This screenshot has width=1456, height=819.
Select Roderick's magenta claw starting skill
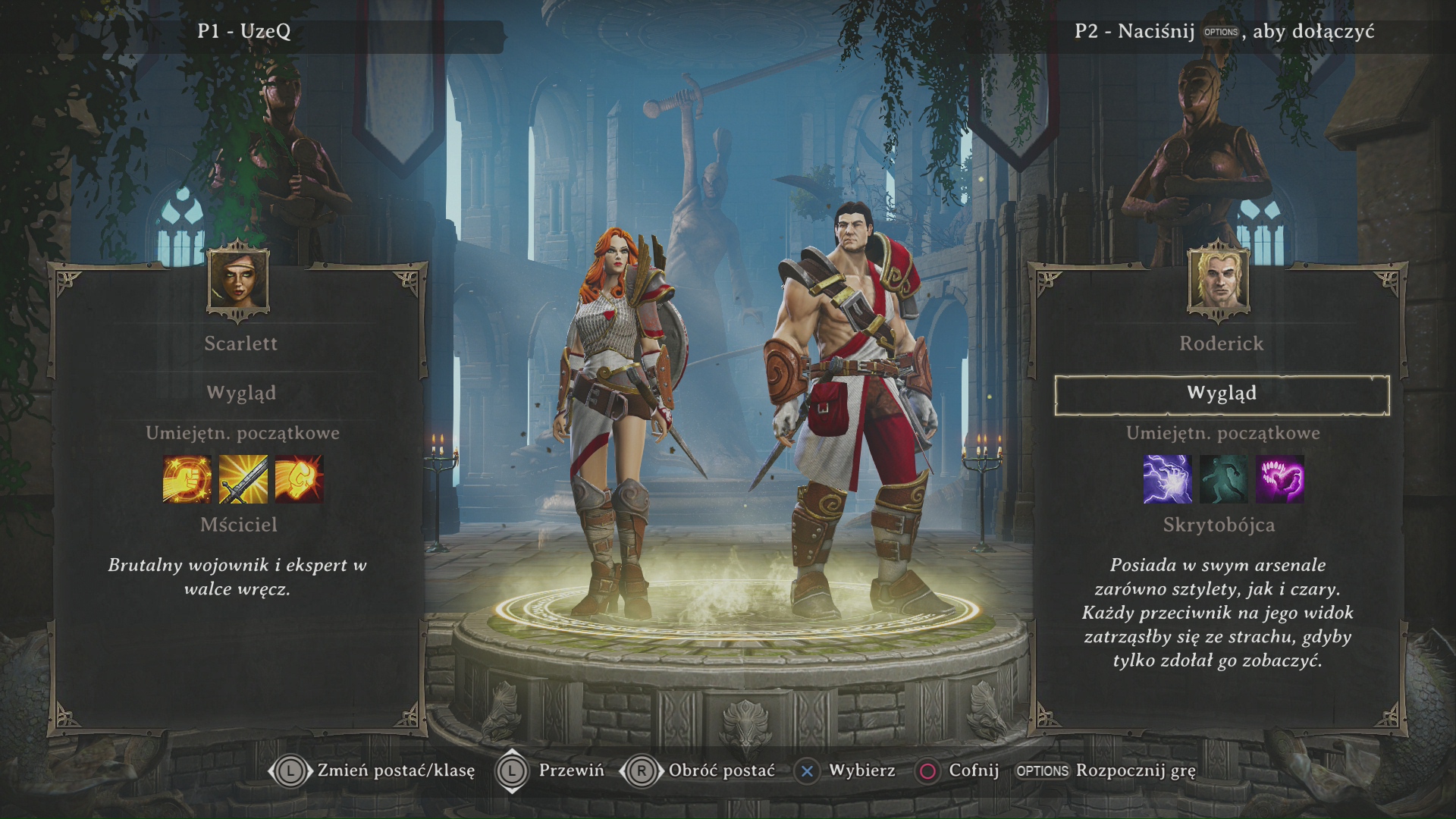(1279, 479)
